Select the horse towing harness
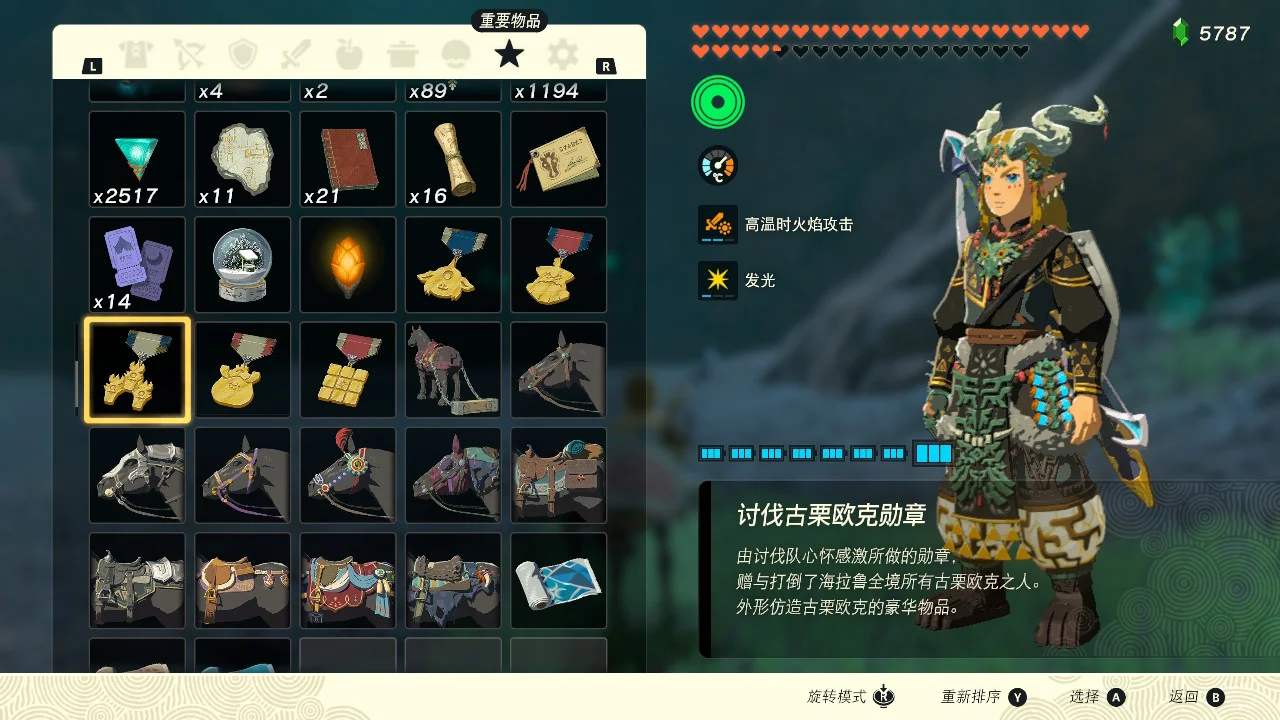Viewport: 1280px width, 720px height. pos(453,370)
